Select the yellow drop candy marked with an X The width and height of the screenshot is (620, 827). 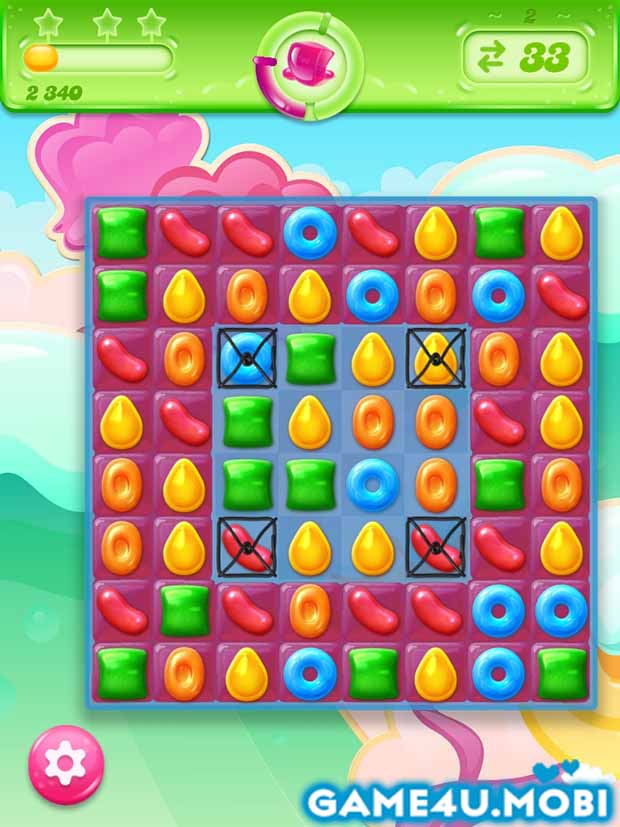pos(435,357)
